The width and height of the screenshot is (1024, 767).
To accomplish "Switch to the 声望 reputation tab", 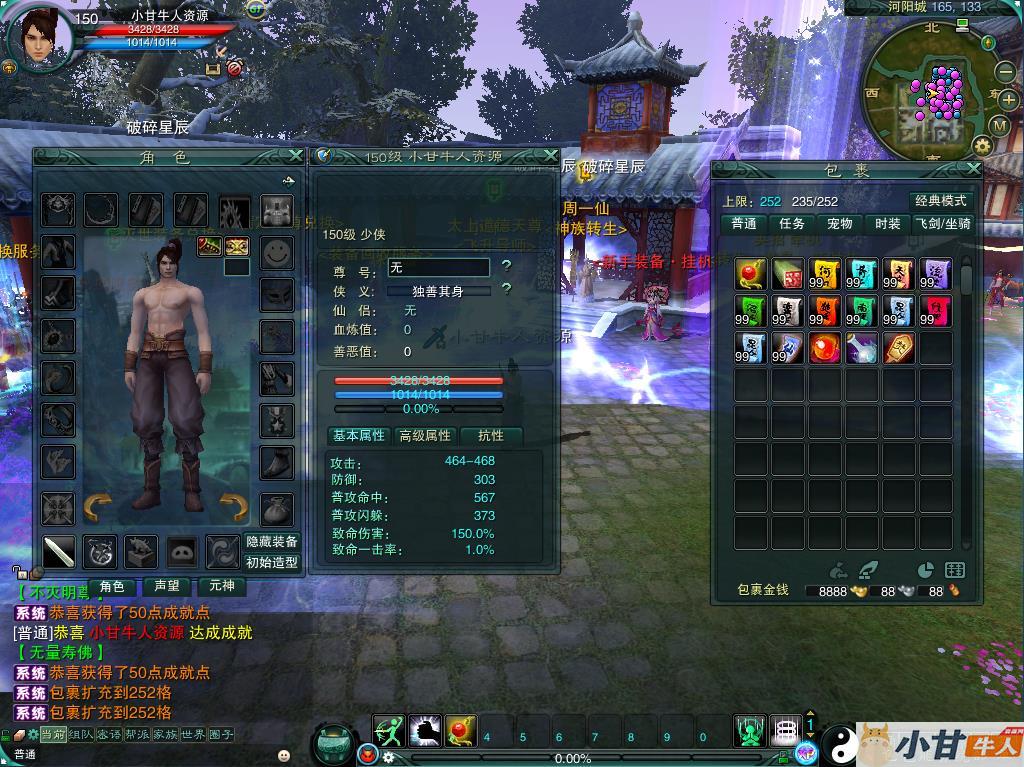I will coord(165,586).
